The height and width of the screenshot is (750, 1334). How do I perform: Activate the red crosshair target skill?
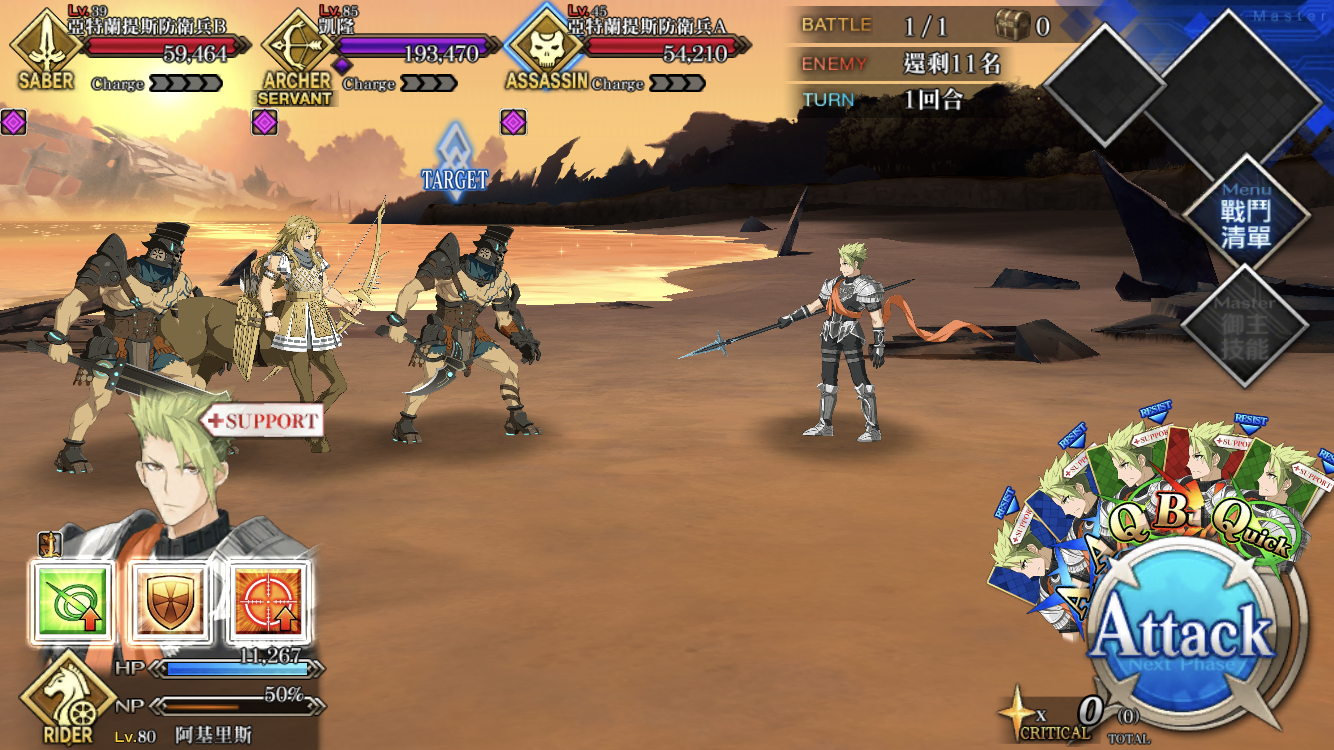268,600
